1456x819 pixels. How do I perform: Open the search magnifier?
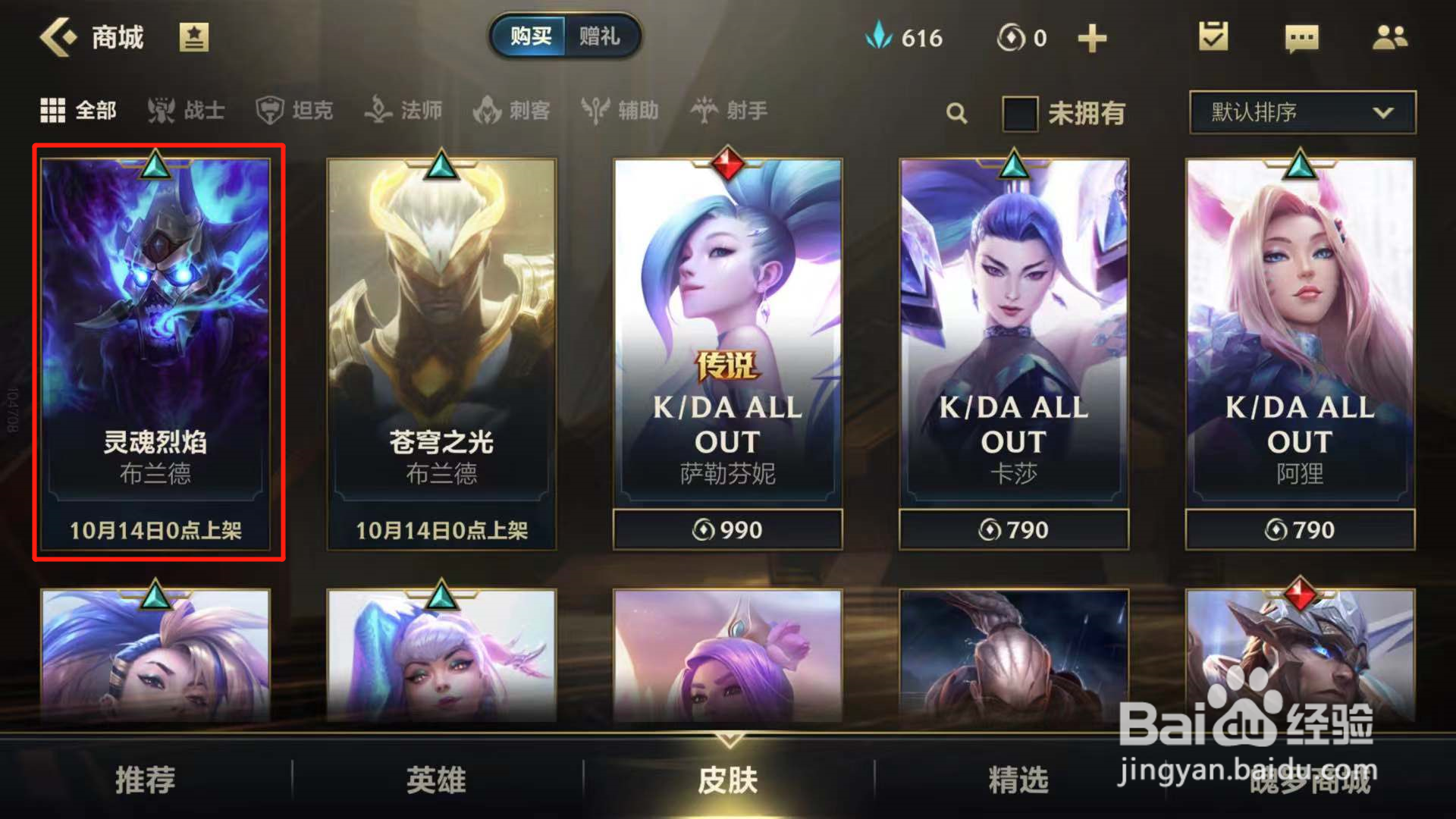[956, 111]
